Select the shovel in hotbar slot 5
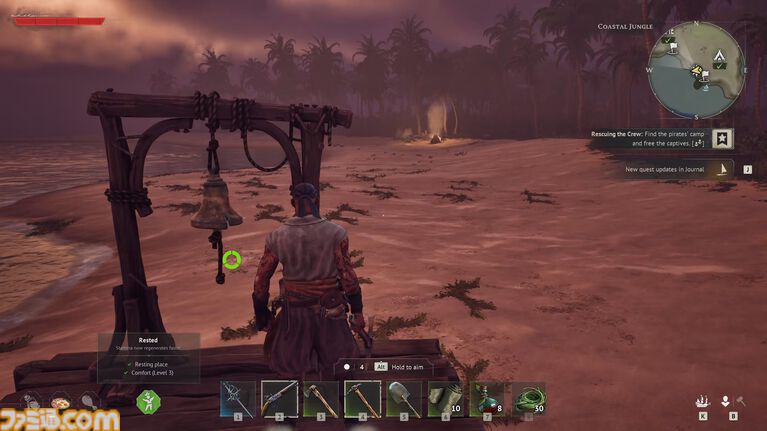 (x=404, y=398)
